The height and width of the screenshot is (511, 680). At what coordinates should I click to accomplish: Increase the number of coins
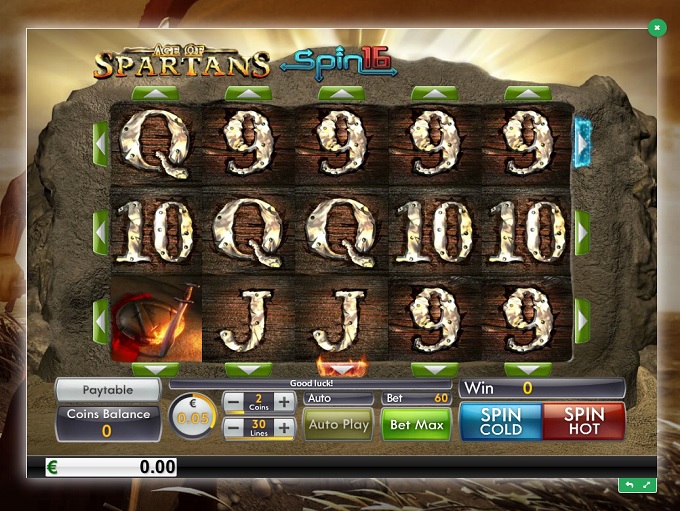pyautogui.click(x=285, y=402)
